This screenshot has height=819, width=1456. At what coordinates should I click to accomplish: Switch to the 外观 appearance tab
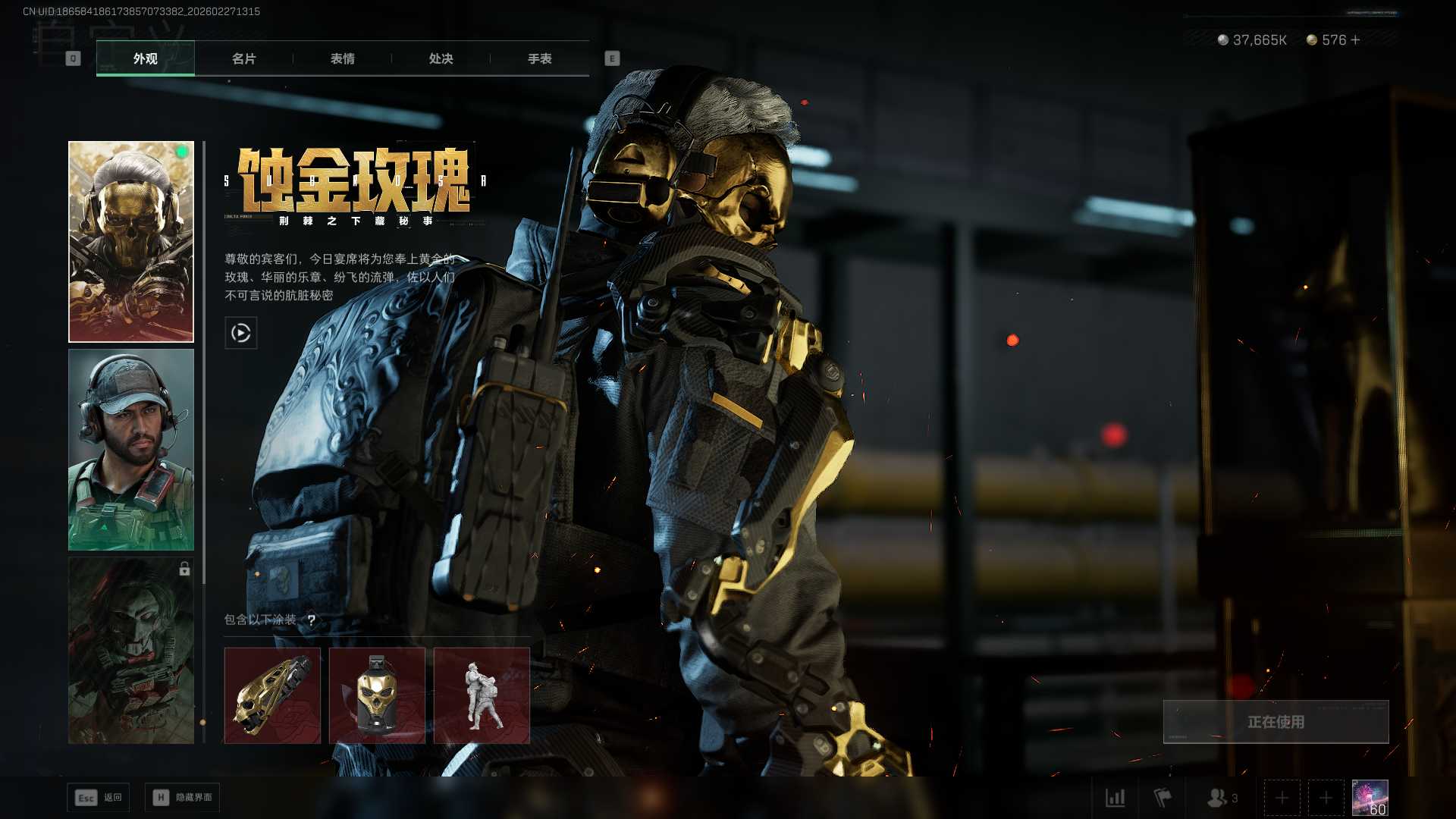click(145, 58)
